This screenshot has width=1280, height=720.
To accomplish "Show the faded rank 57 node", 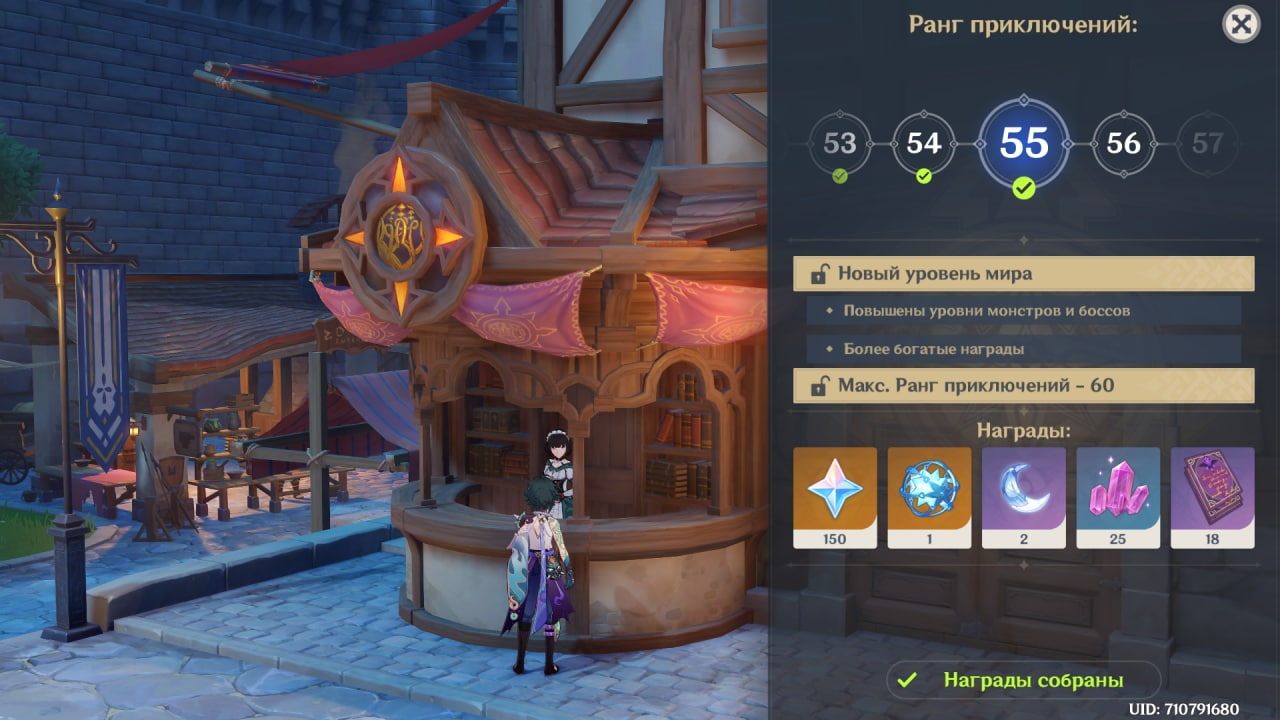I will [1207, 144].
